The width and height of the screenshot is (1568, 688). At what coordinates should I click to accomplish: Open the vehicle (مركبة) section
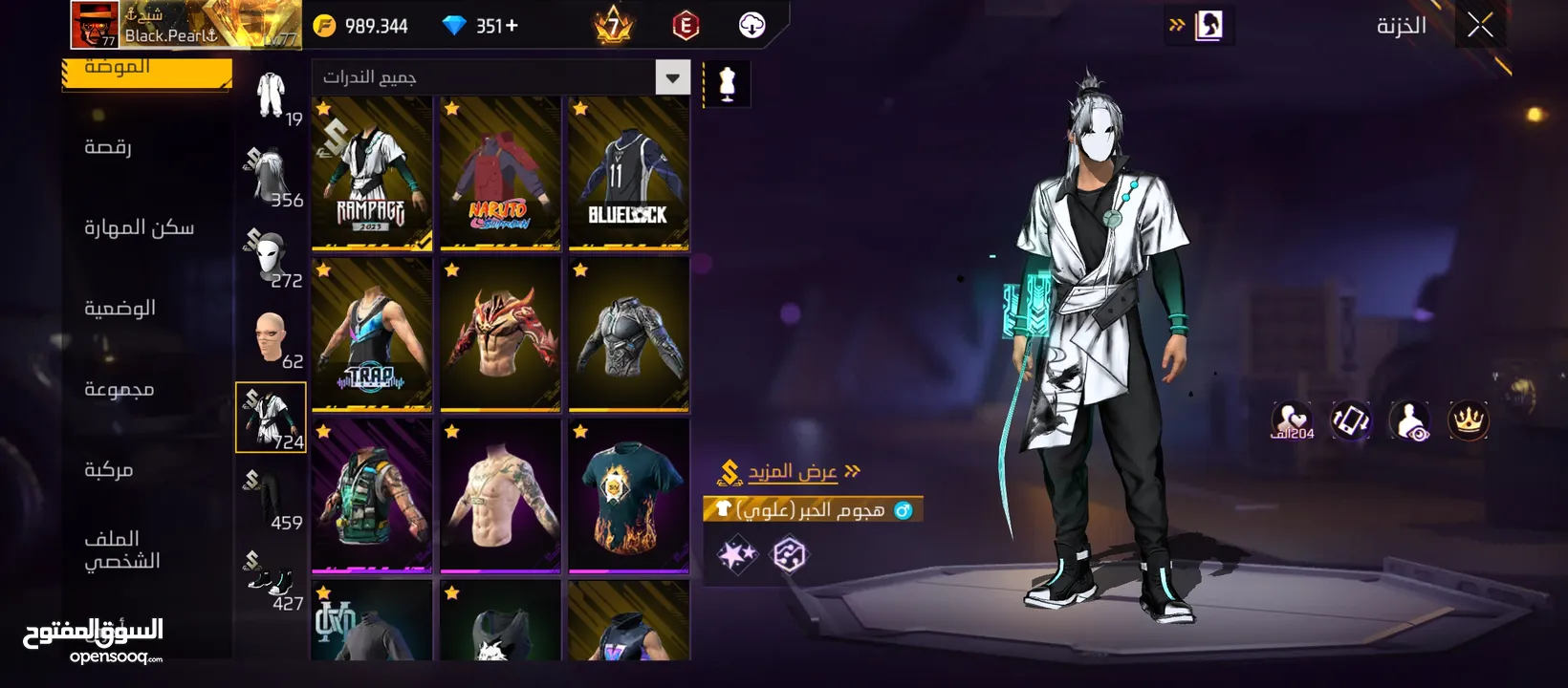(x=108, y=469)
